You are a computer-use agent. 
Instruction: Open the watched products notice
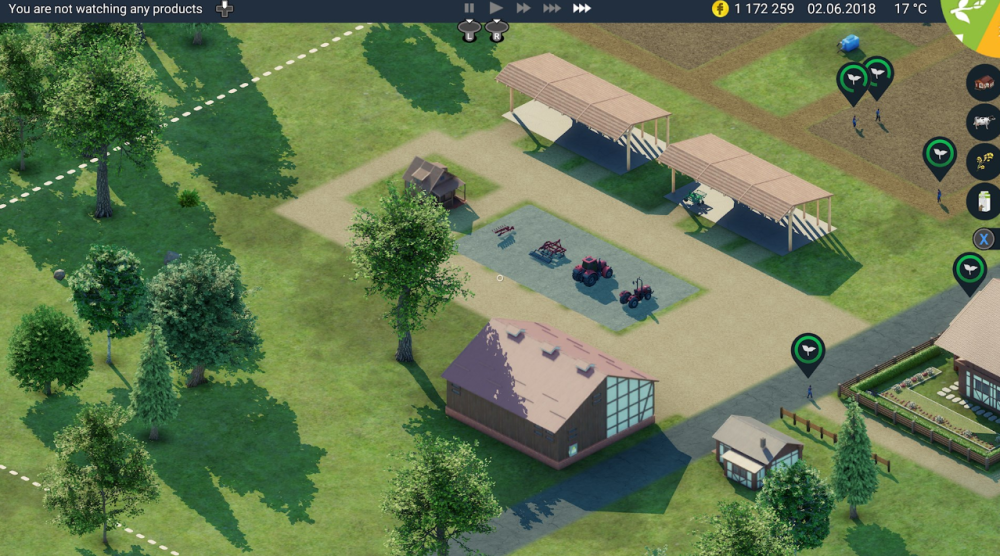[105, 9]
